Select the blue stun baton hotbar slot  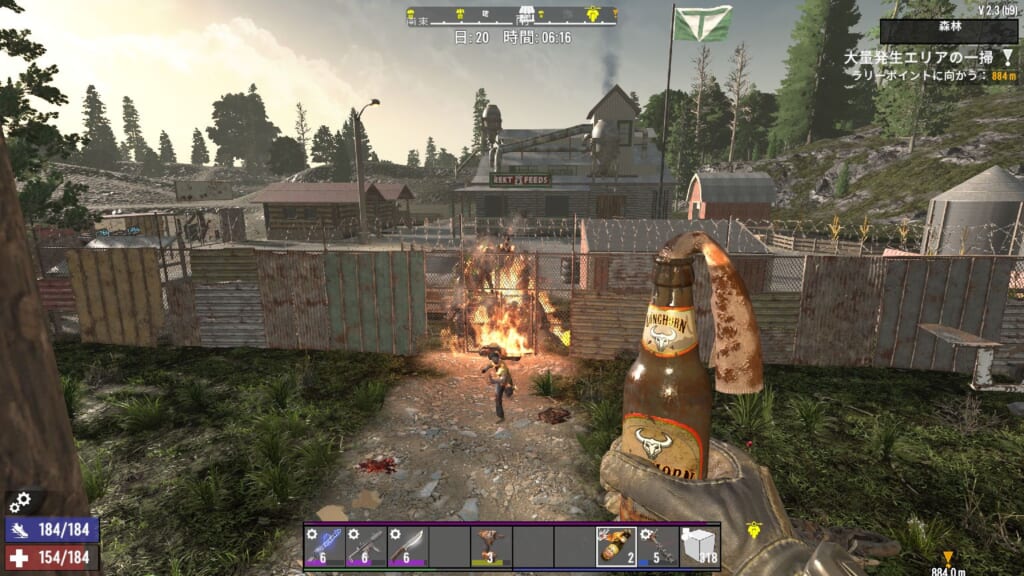(x=325, y=546)
